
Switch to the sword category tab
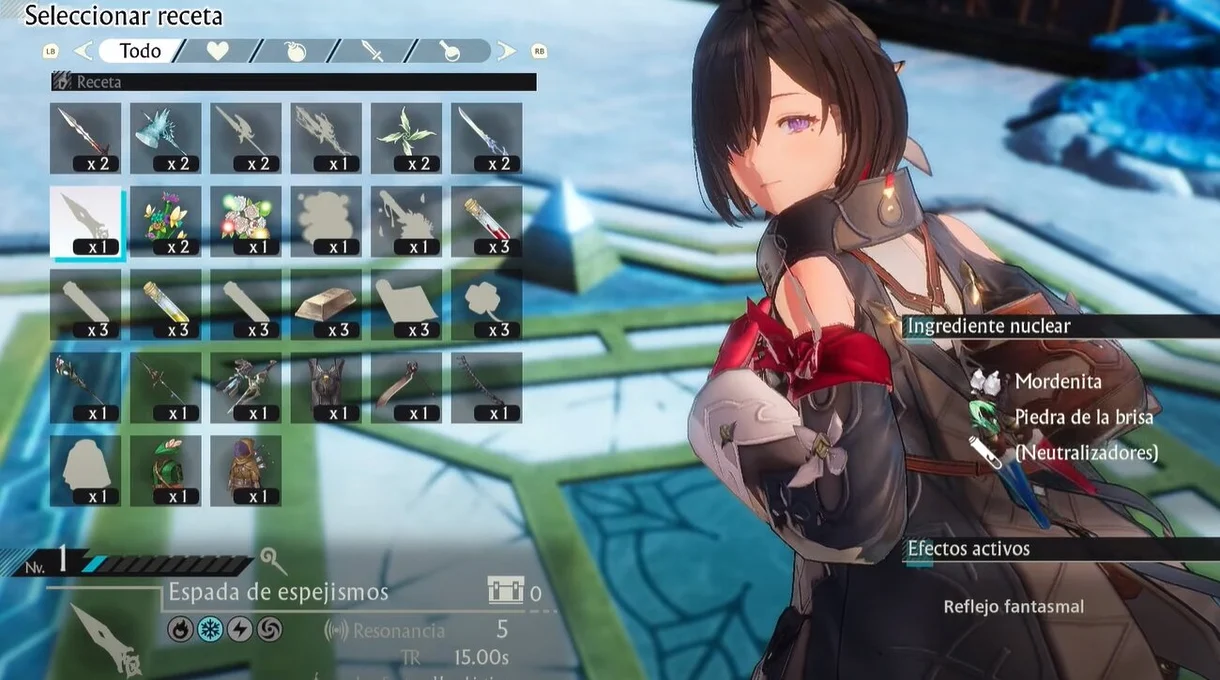(x=373, y=51)
